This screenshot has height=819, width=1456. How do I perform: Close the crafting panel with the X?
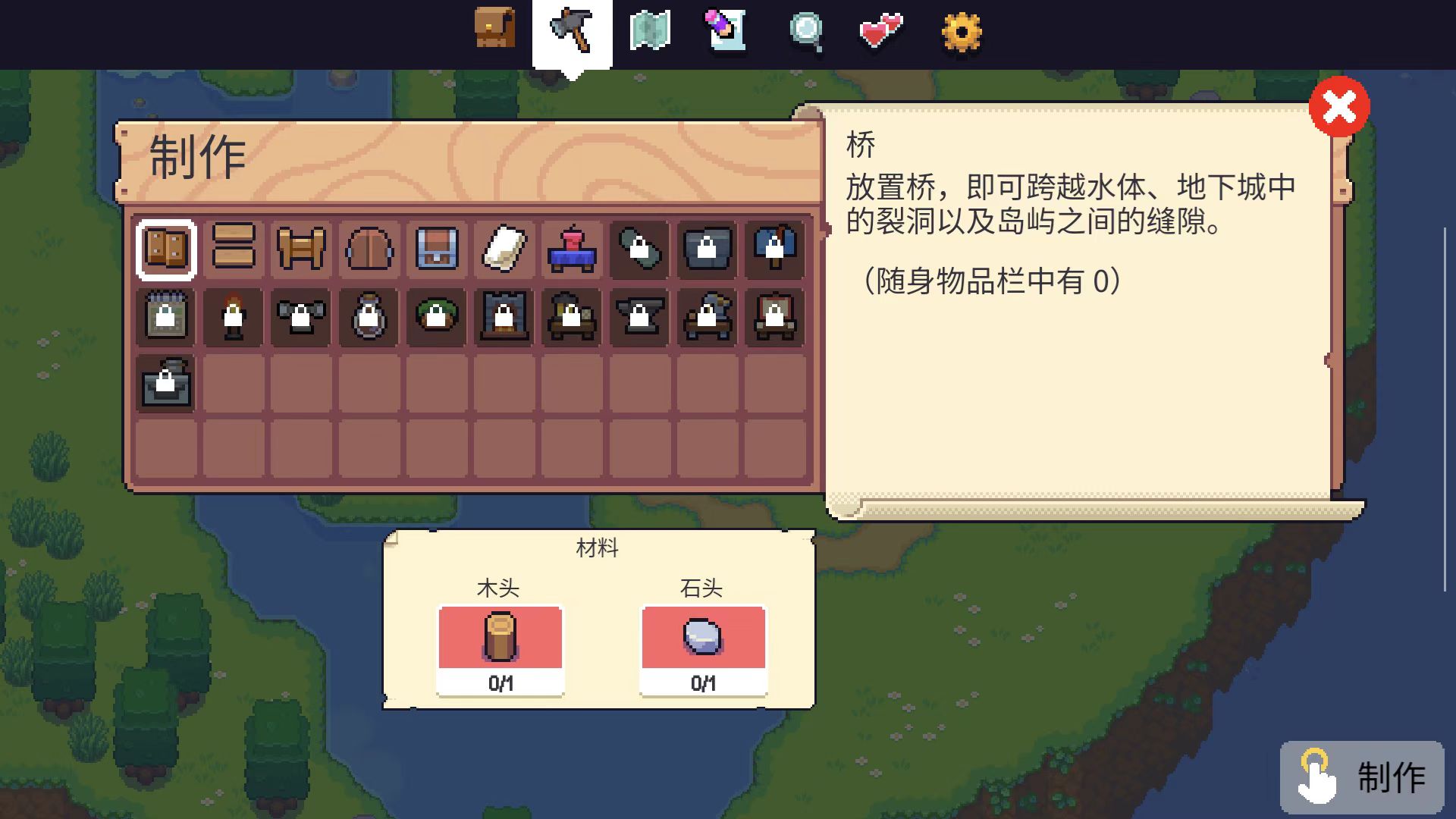coord(1339,108)
